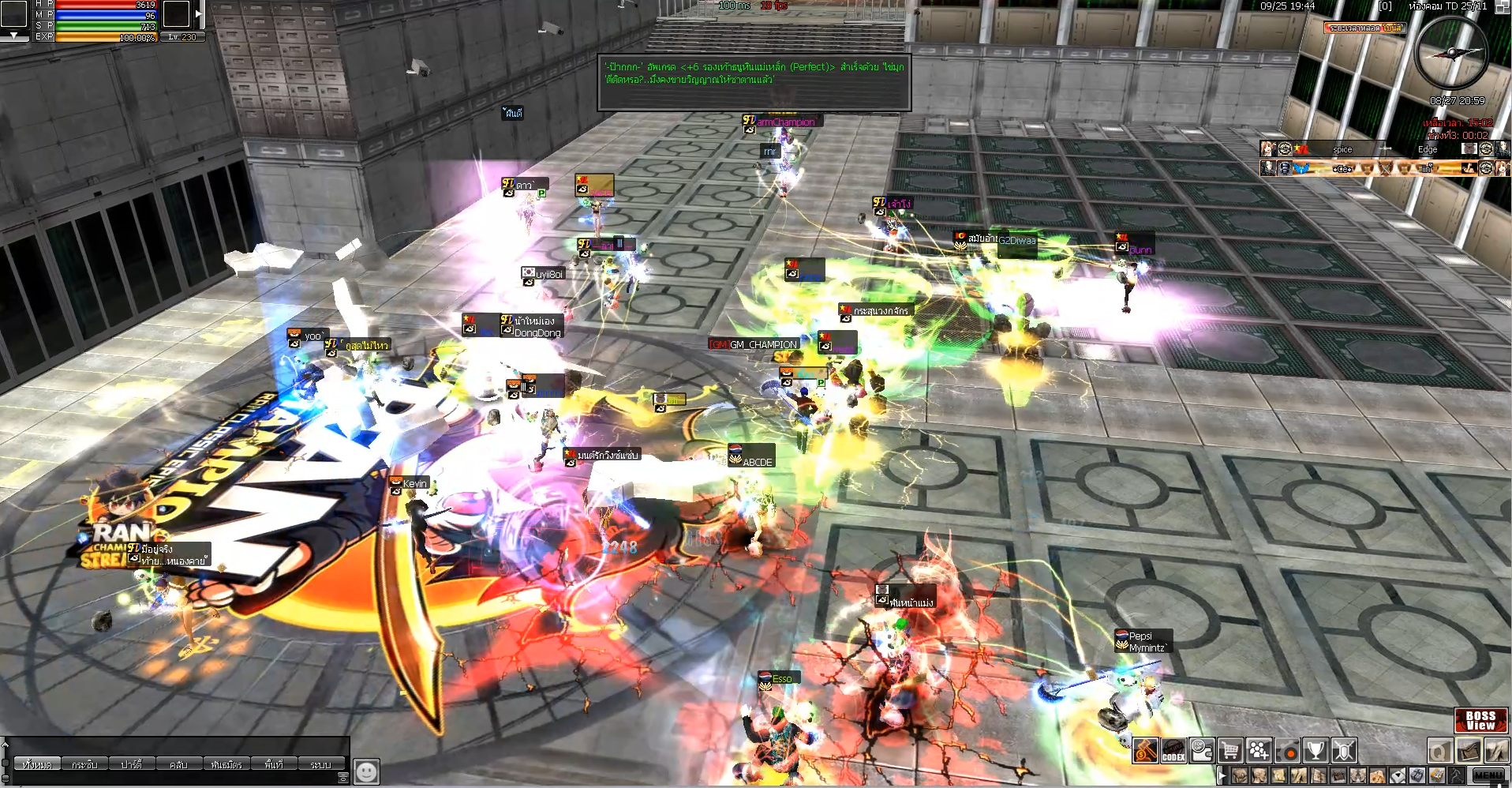Viewport: 1512px width, 788px height.
Task: Switch to the ทั้งหมด chat tab
Action: click(x=37, y=764)
